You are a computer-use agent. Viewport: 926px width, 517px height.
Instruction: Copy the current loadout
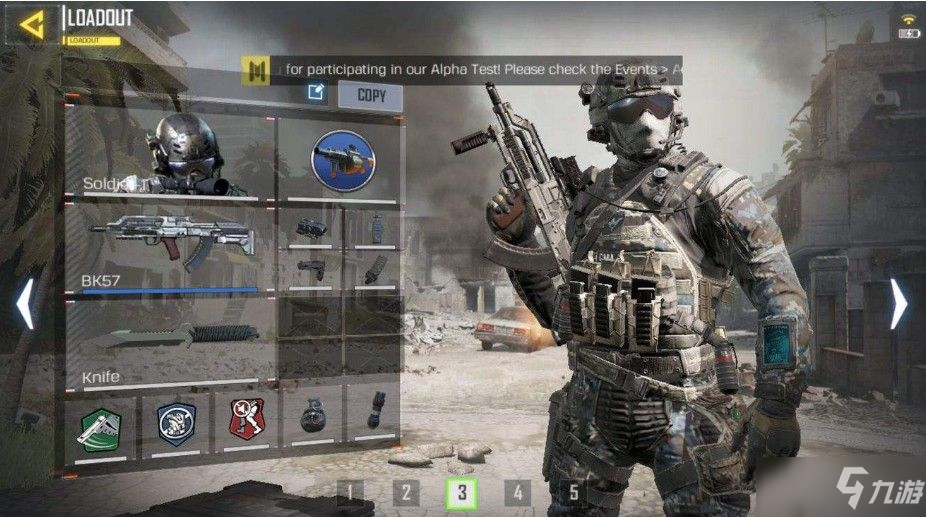pyautogui.click(x=370, y=96)
